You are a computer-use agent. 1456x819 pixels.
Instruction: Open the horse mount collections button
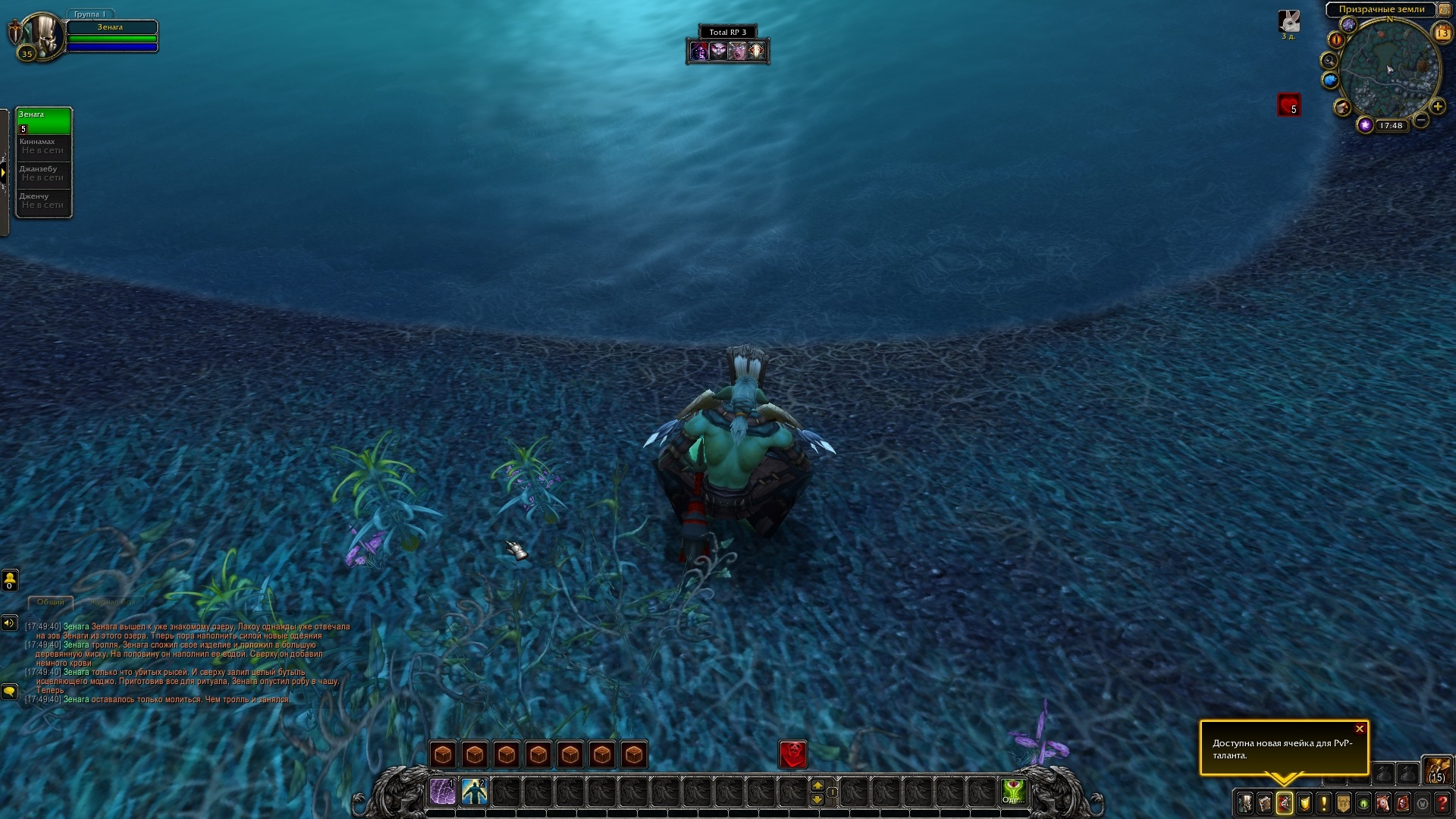coord(1383,802)
